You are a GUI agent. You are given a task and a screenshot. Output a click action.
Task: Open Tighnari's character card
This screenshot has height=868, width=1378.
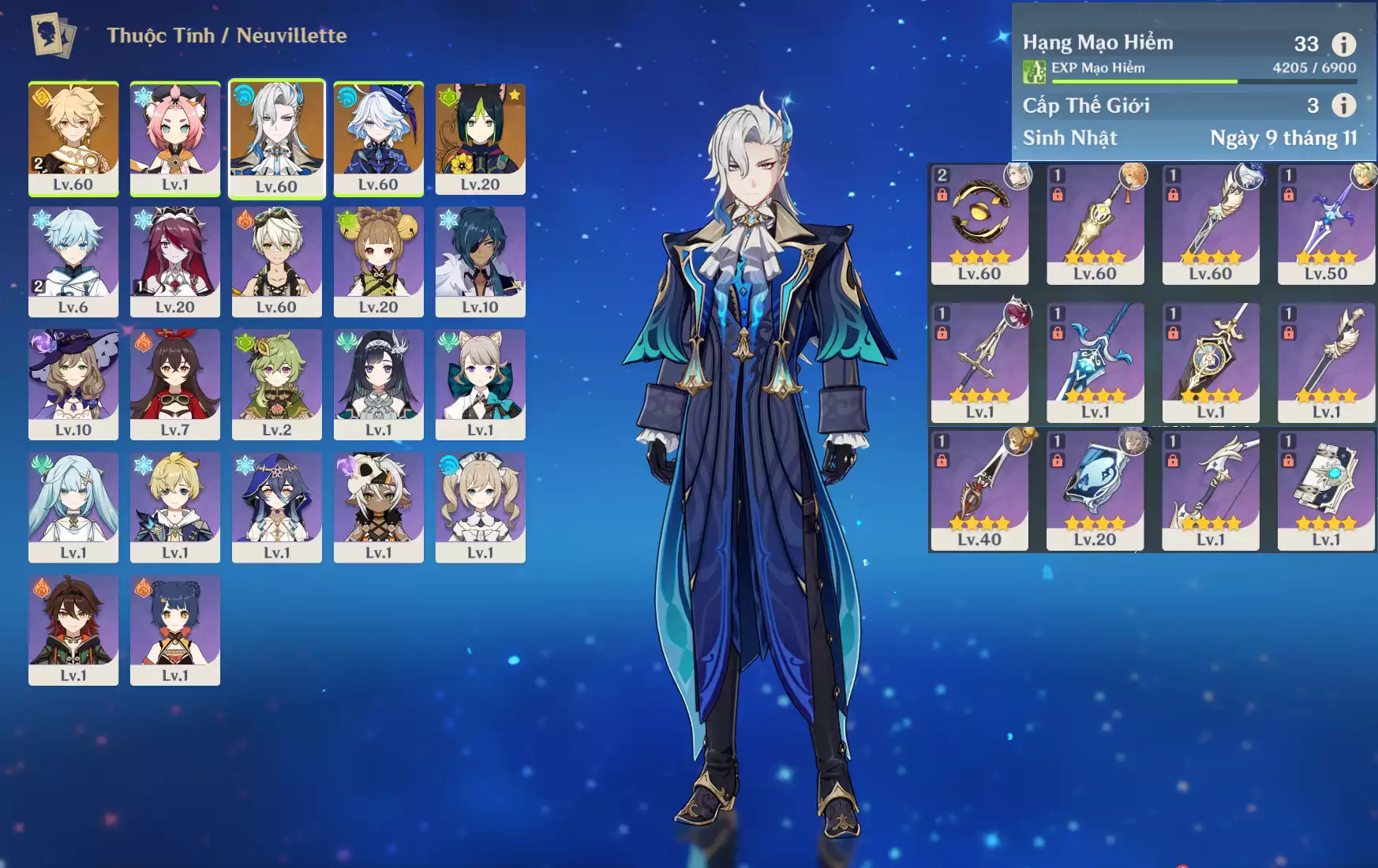click(x=480, y=138)
